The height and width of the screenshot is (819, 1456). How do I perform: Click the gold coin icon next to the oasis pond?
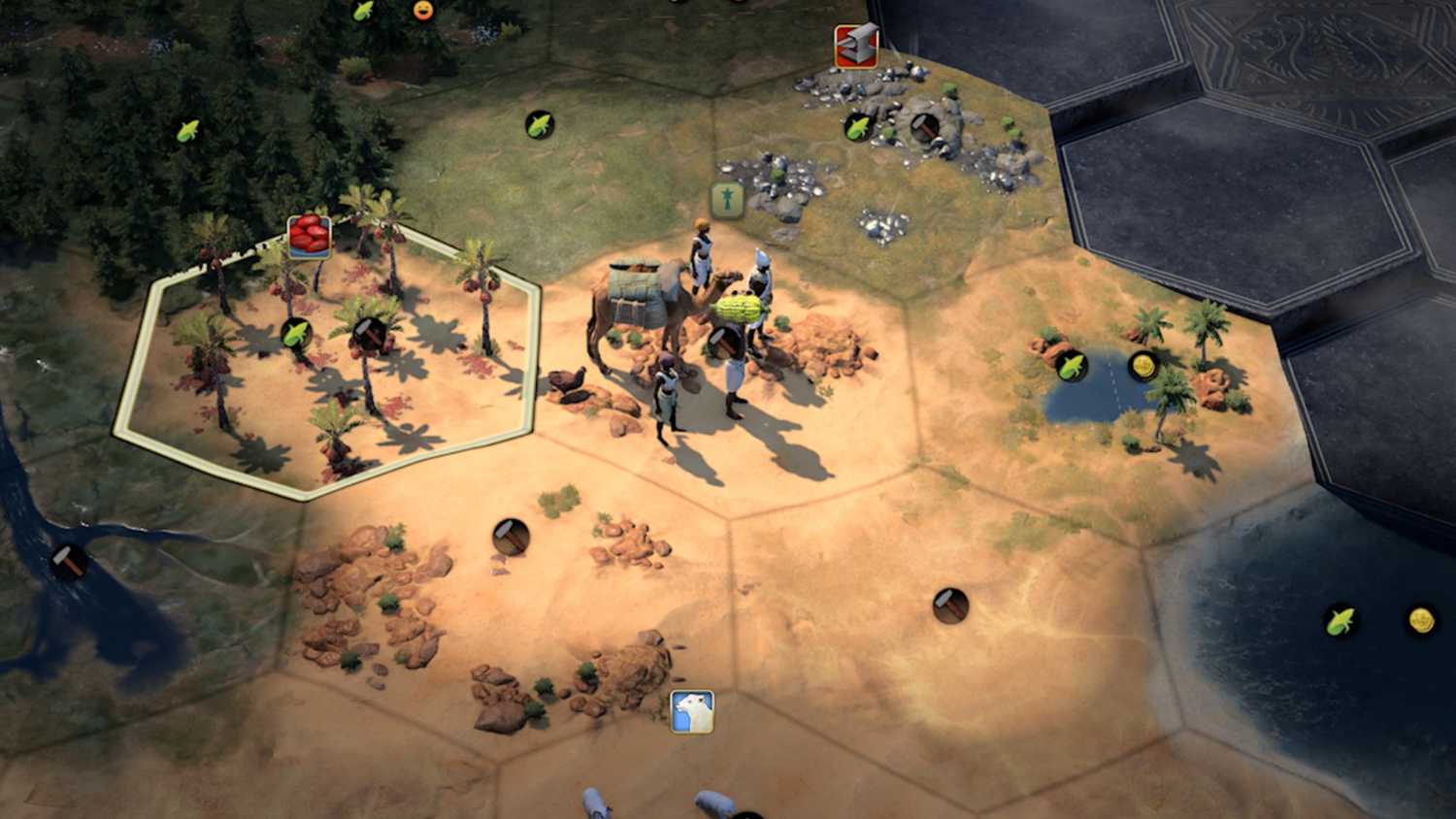pos(1145,366)
